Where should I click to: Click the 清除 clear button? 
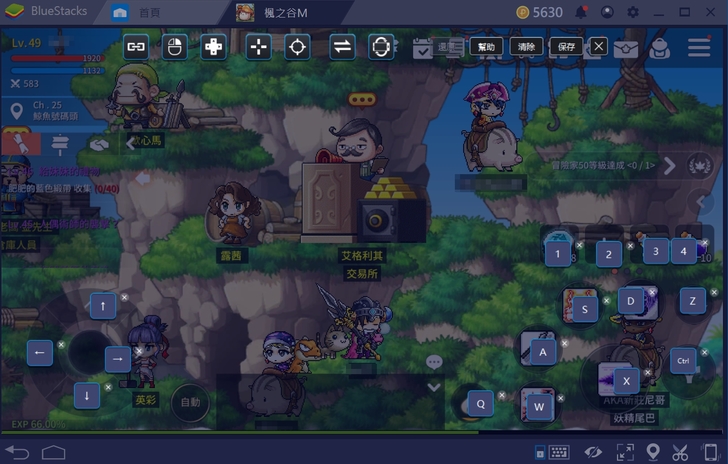pos(526,46)
